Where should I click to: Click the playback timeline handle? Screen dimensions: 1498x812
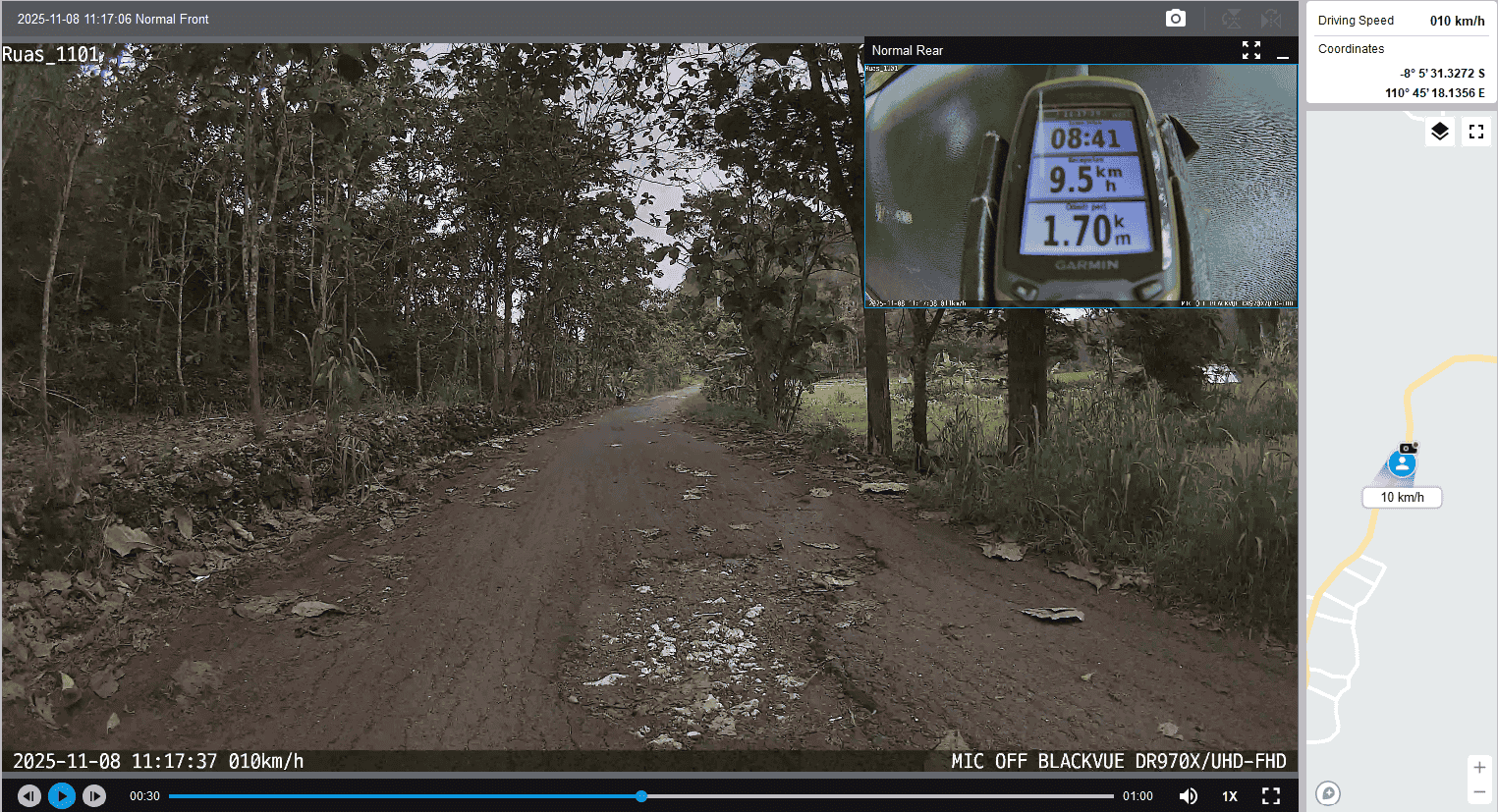coord(641,796)
